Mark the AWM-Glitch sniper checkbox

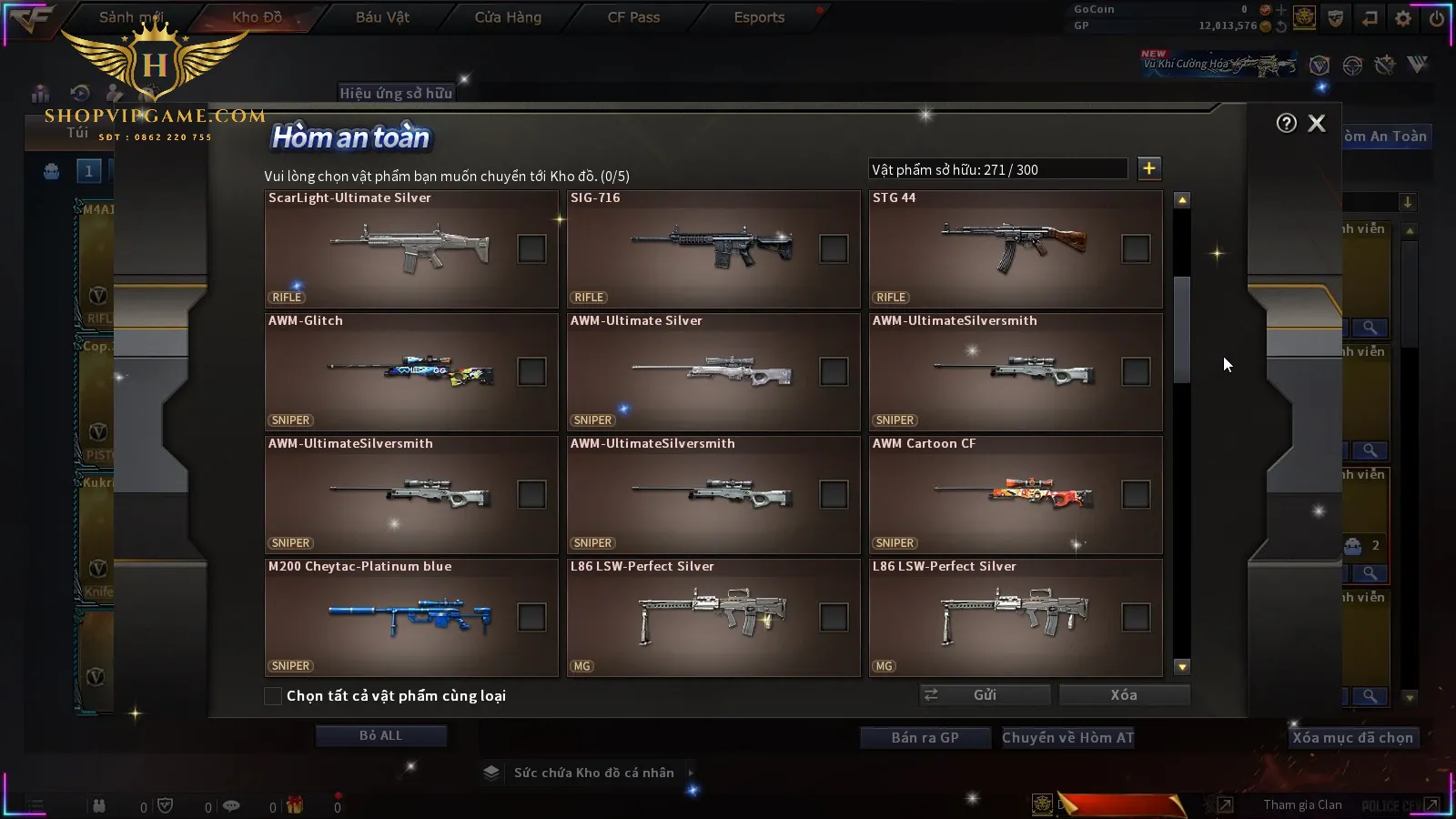pos(531,371)
